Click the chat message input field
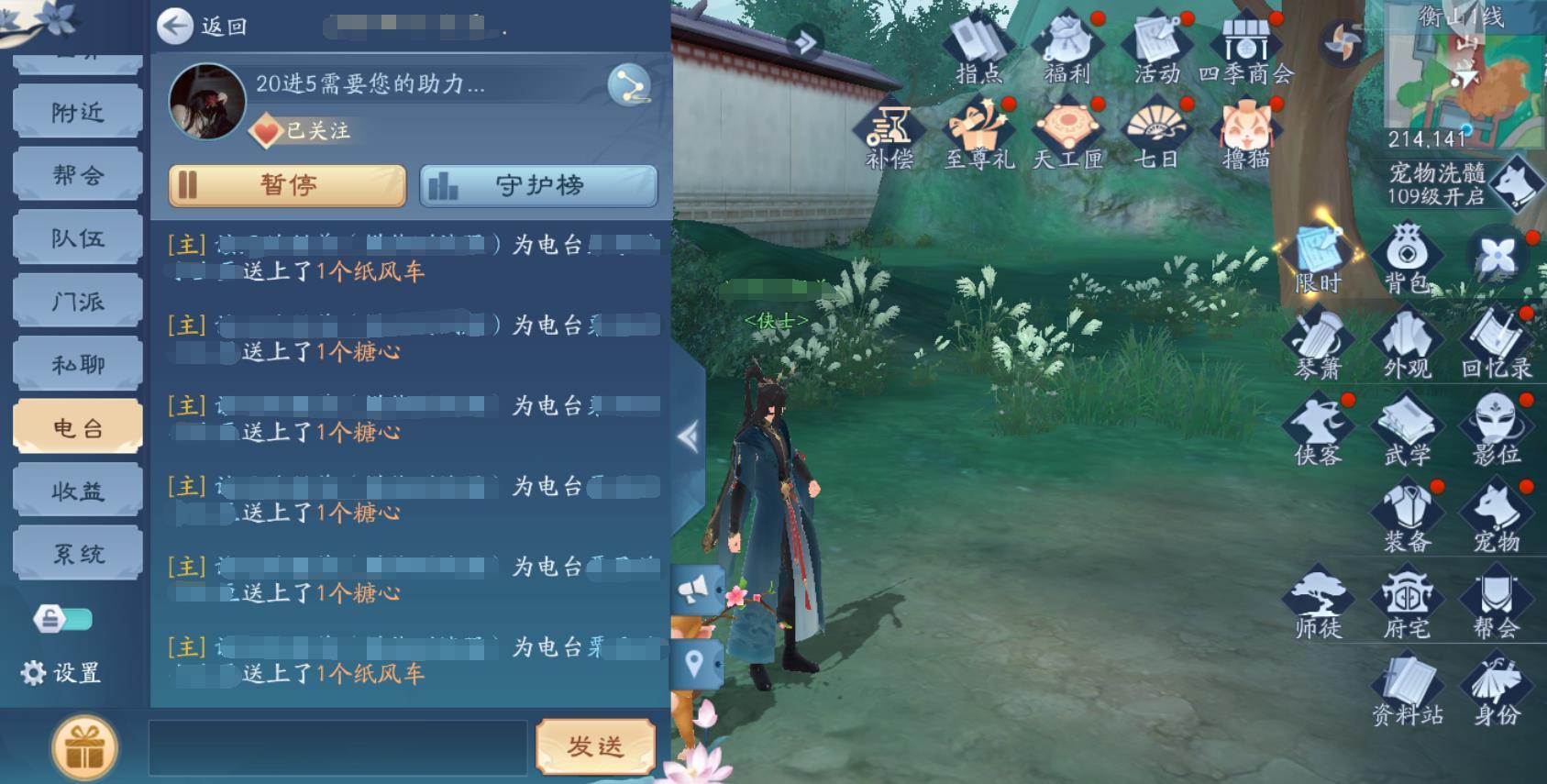This screenshot has width=1547, height=784. pyautogui.click(x=339, y=745)
